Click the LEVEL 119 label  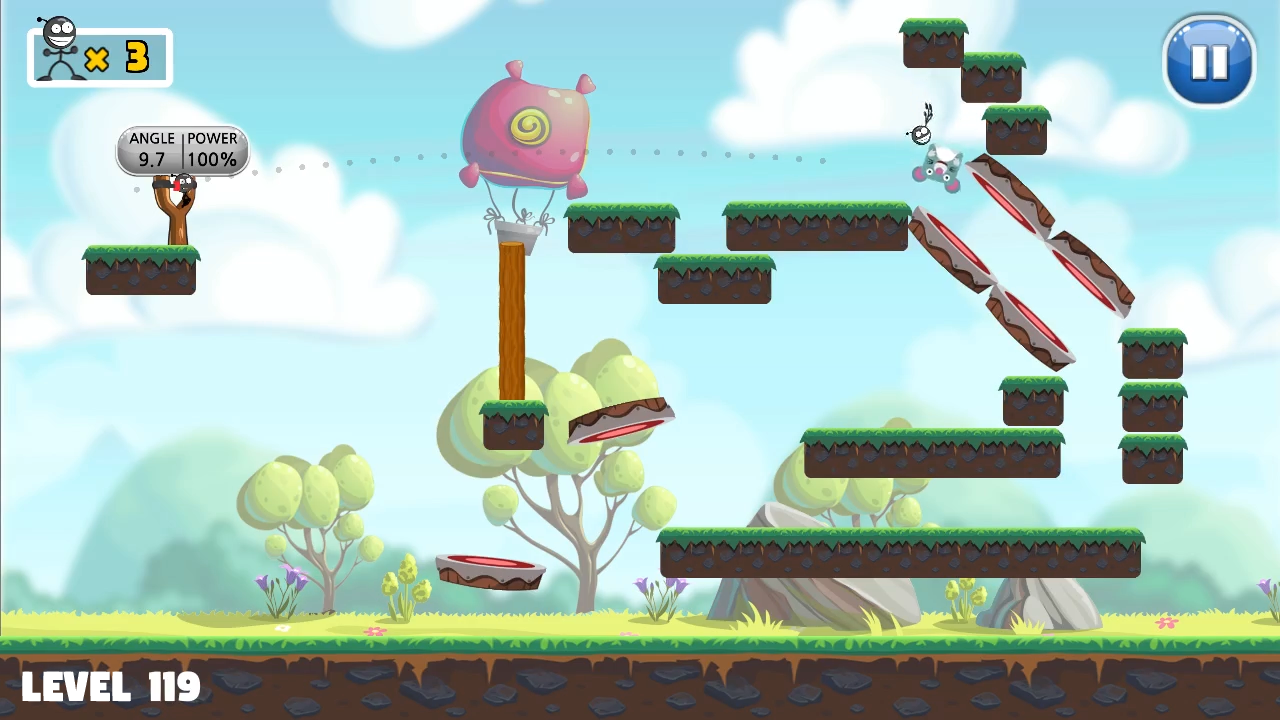[110, 685]
